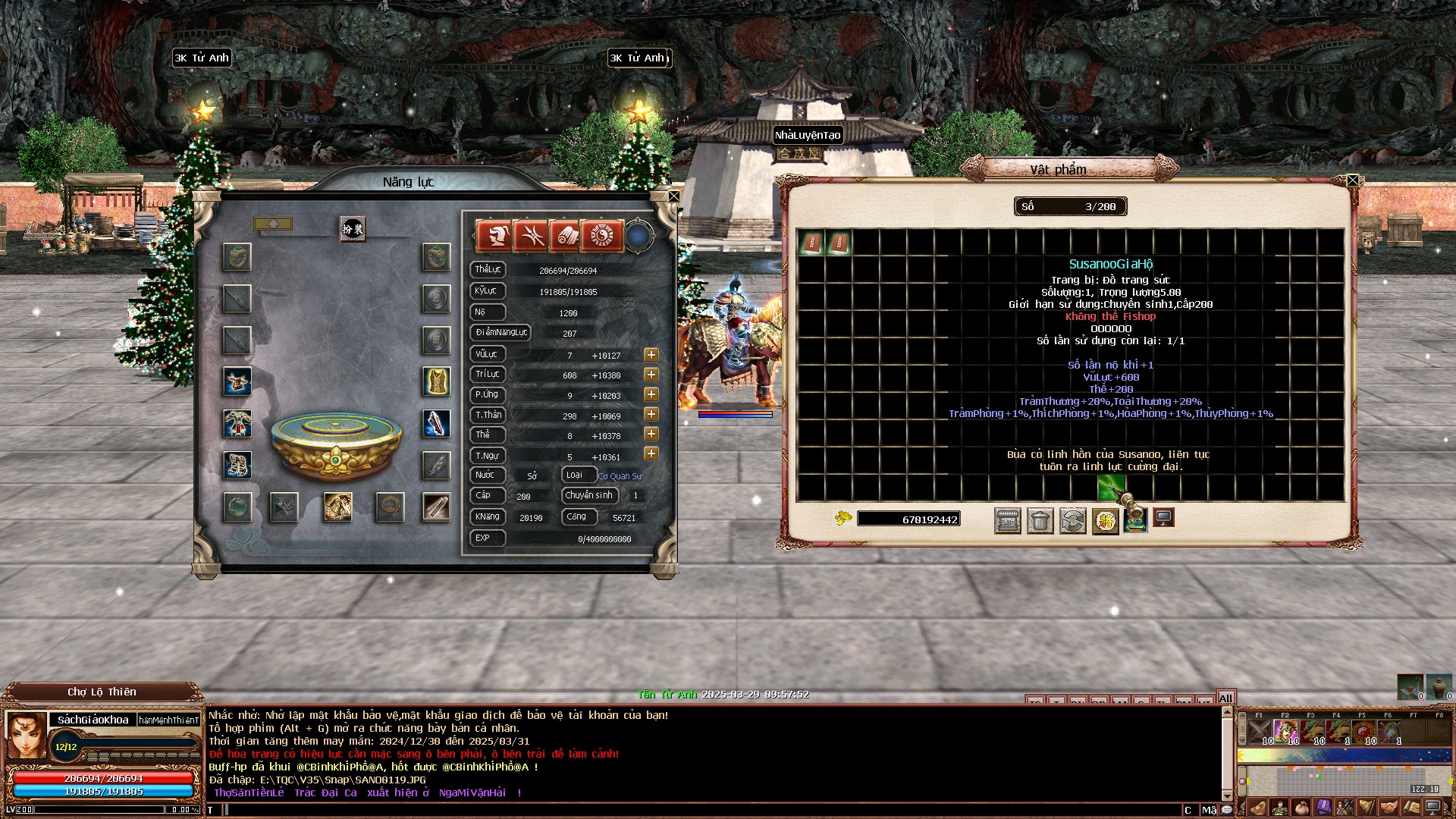The height and width of the screenshot is (819, 1456).
Task: Use the F2 general portrait skill
Action: pyautogui.click(x=1285, y=731)
